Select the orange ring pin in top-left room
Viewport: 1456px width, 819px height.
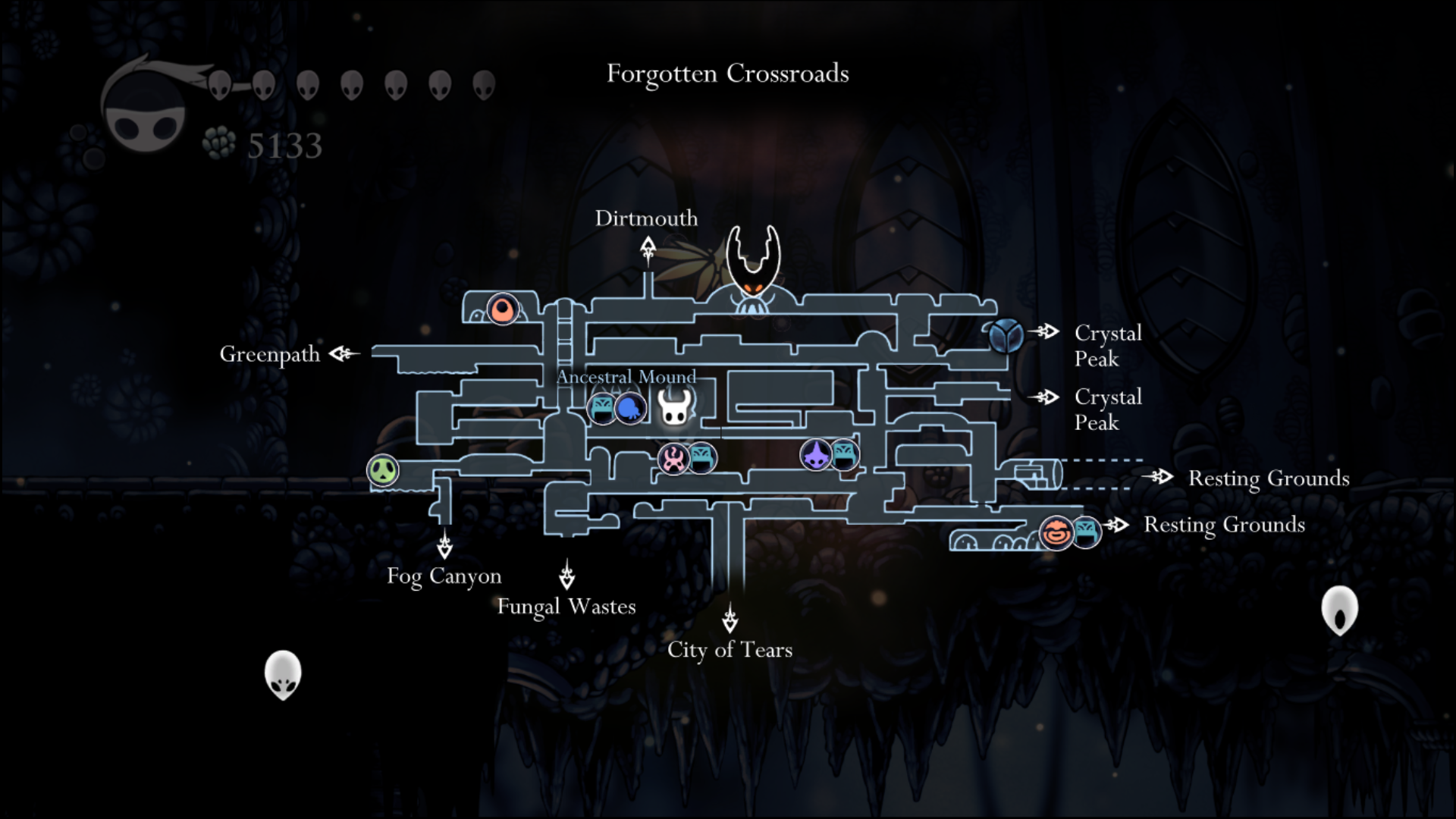click(502, 309)
